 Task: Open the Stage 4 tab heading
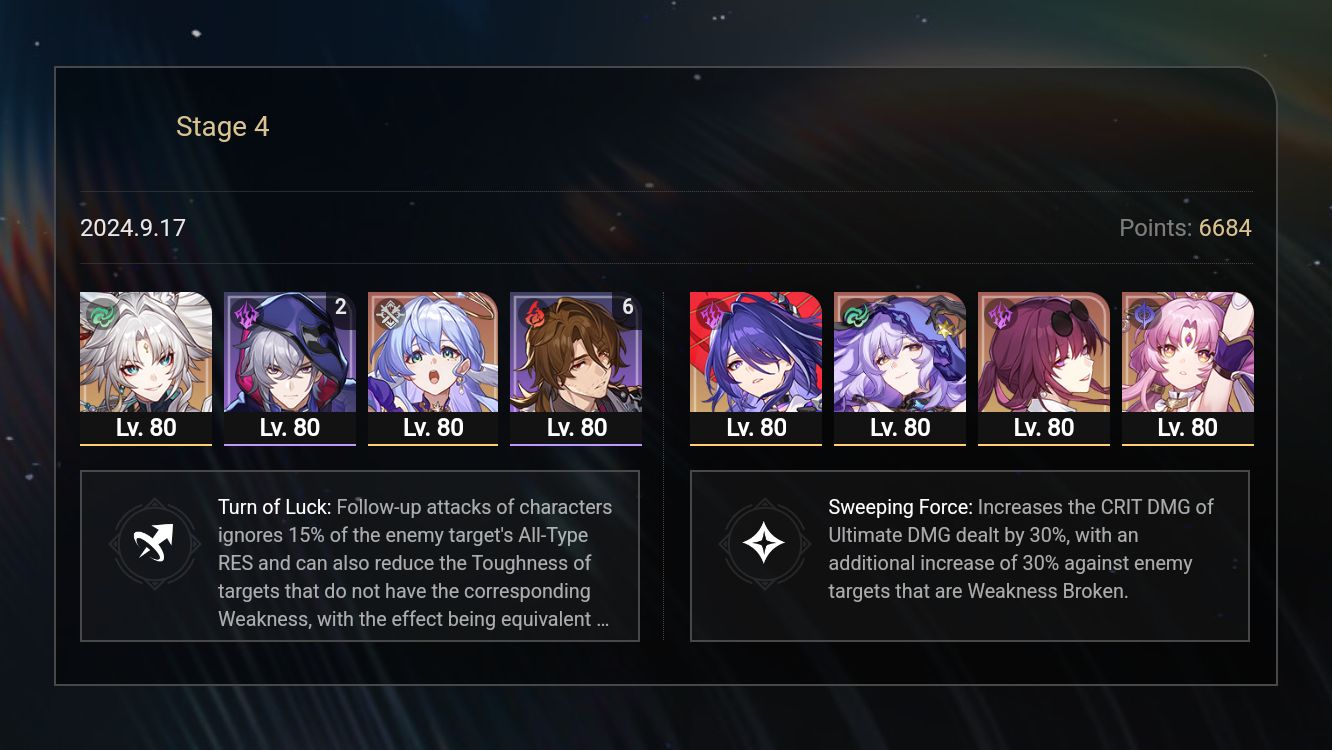click(222, 126)
